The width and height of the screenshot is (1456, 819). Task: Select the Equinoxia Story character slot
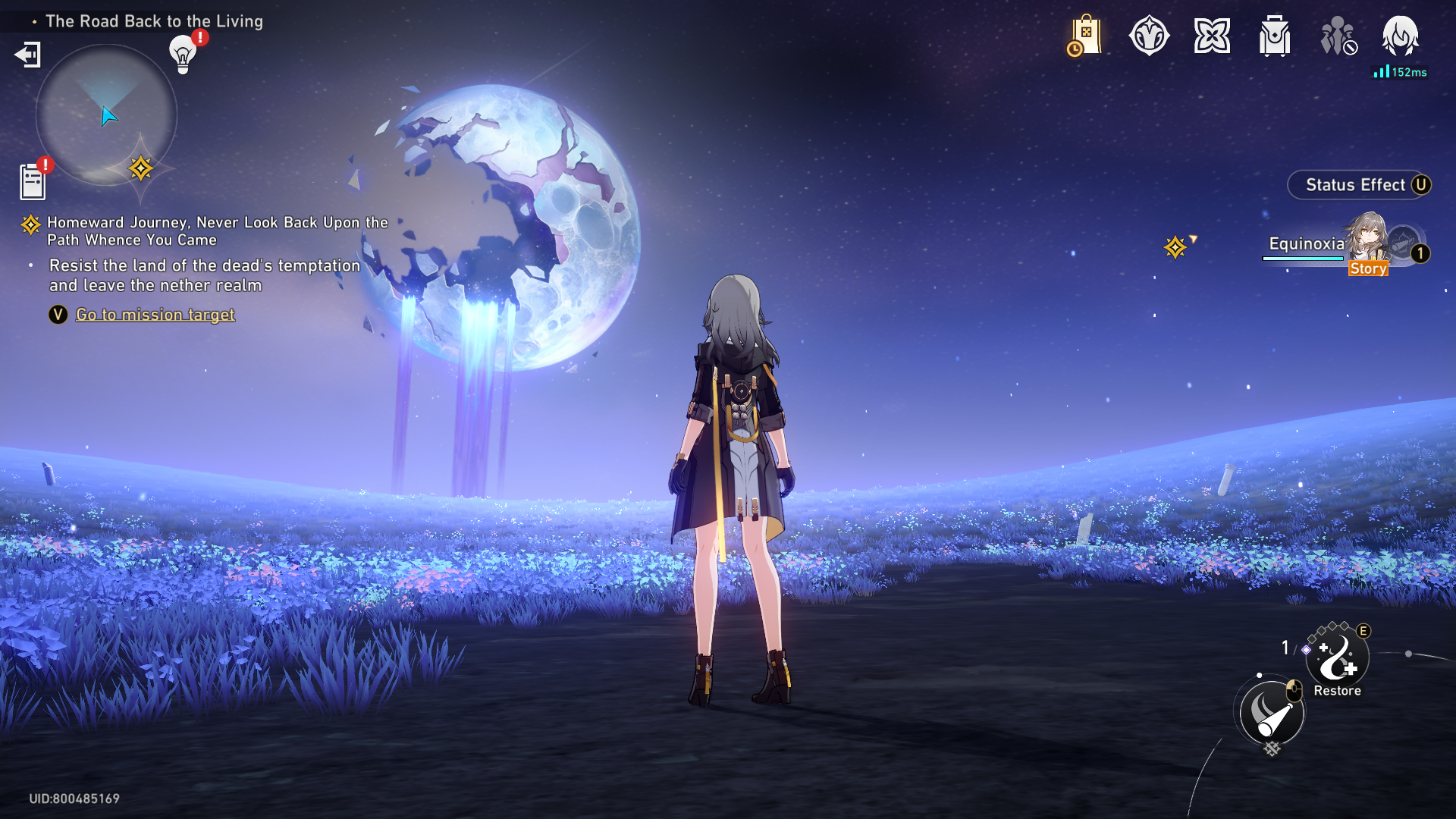tap(1342, 246)
